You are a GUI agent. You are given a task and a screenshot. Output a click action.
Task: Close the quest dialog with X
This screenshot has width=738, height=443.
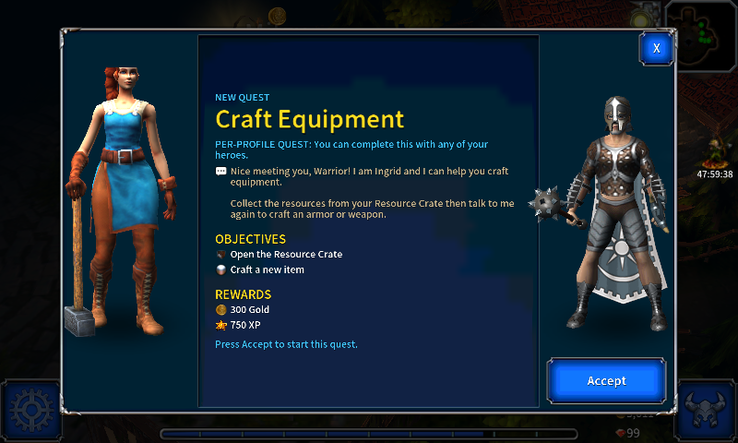coord(656,48)
